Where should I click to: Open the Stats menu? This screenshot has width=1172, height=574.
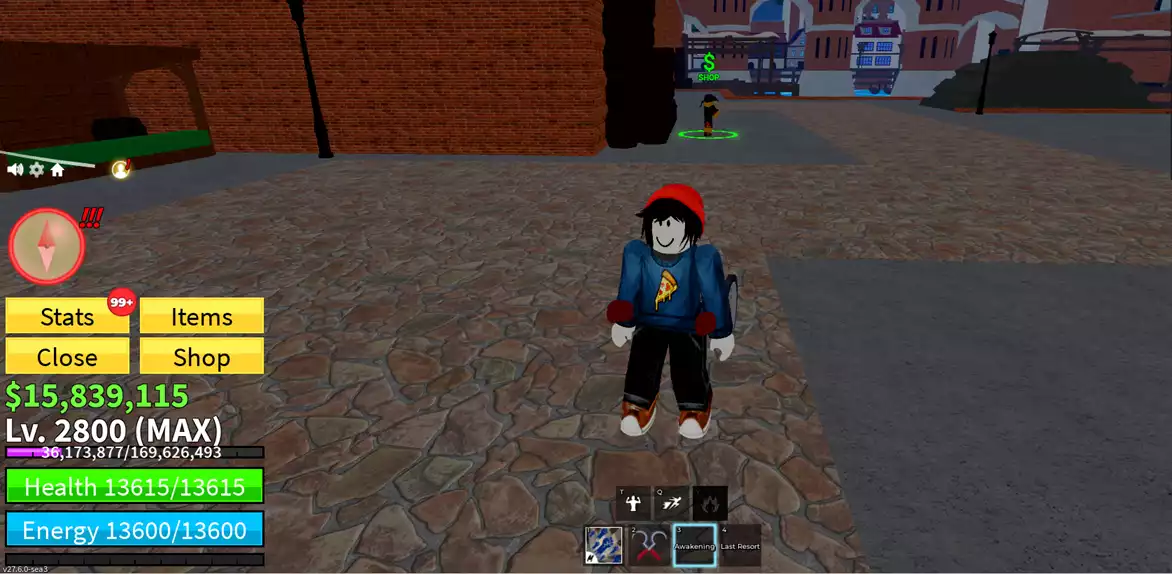tap(67, 317)
